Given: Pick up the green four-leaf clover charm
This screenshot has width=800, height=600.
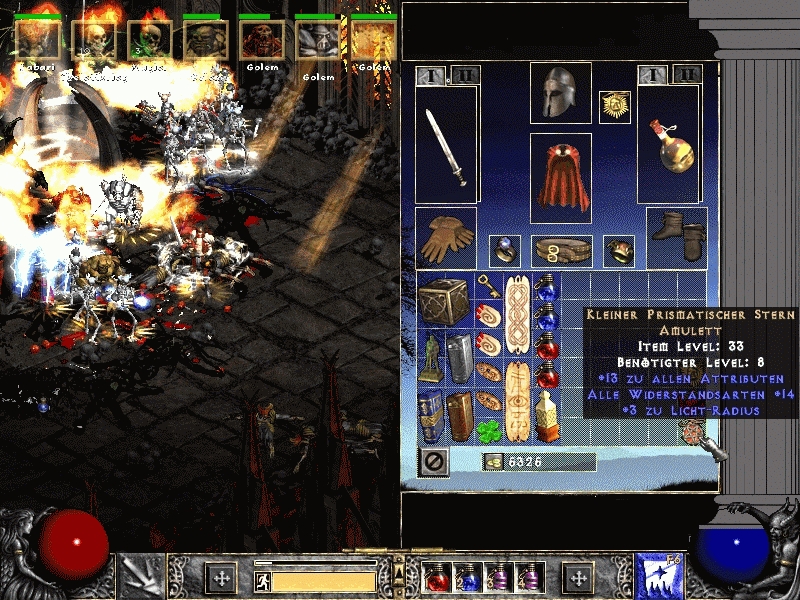Looking at the screenshot, I should click(x=490, y=429).
